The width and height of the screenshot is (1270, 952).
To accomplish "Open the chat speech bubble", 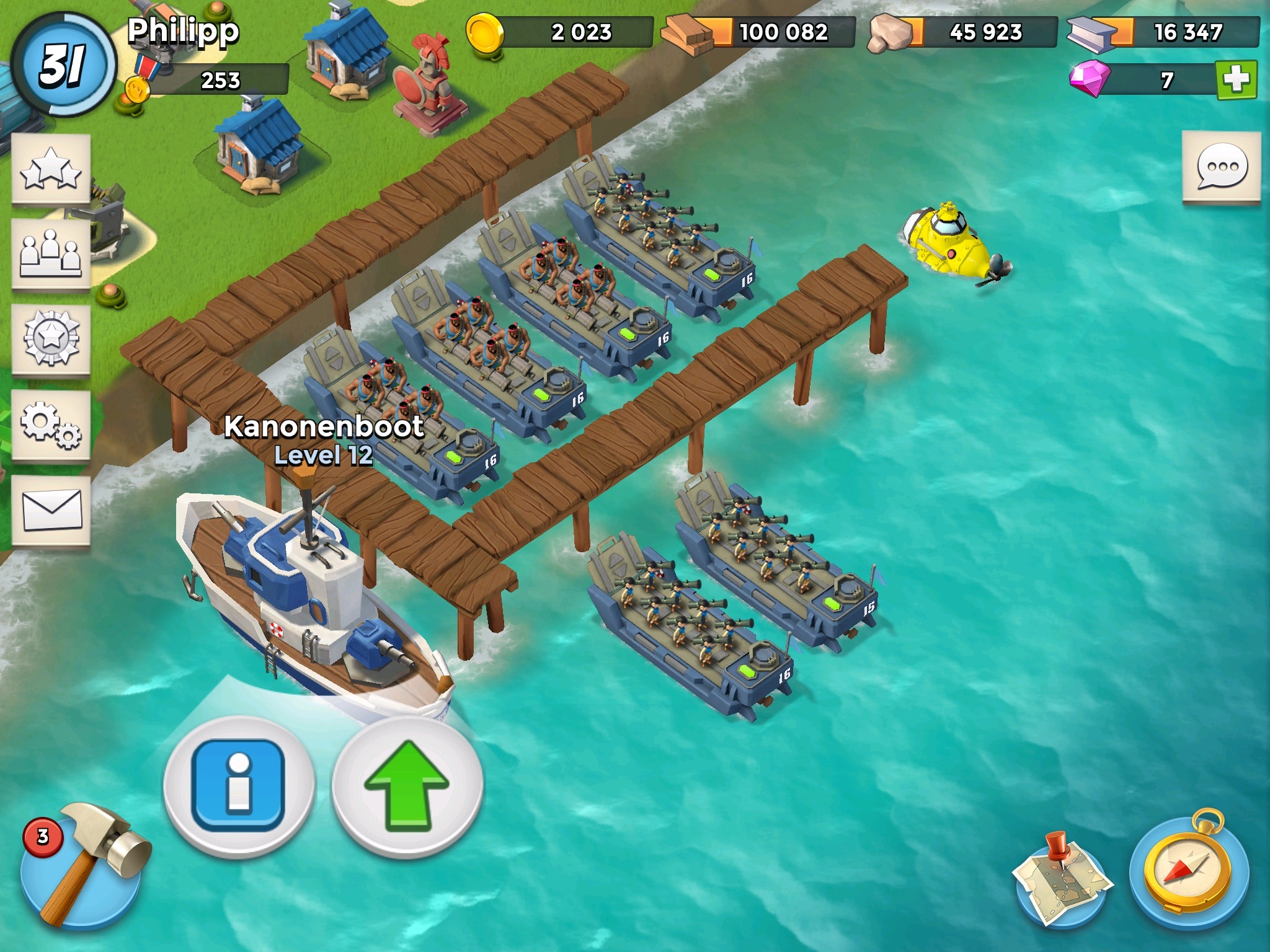I will 1221,167.
